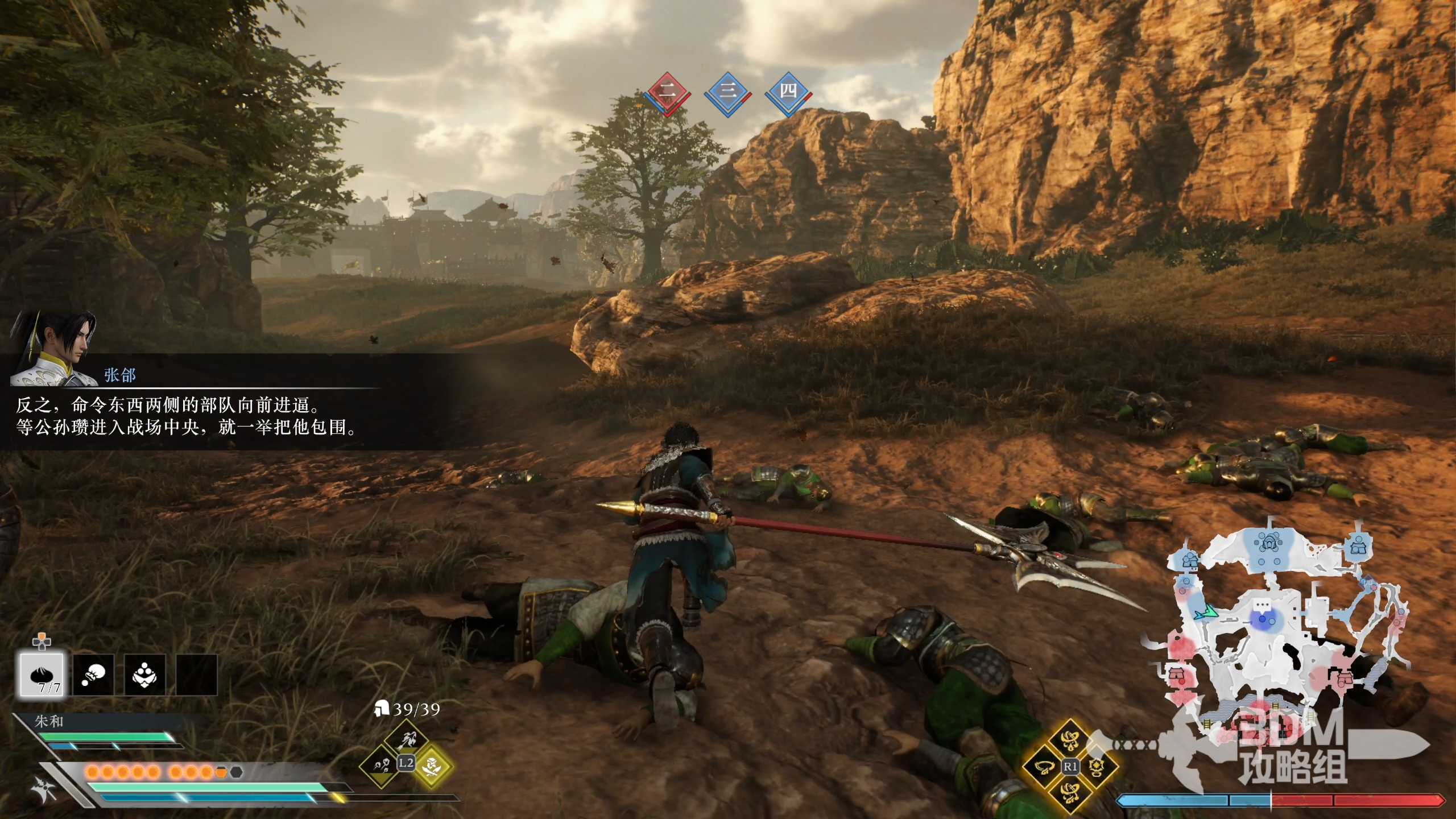The width and height of the screenshot is (1456, 819).
Task: Select the stacked orbs item slot
Action: click(x=145, y=675)
